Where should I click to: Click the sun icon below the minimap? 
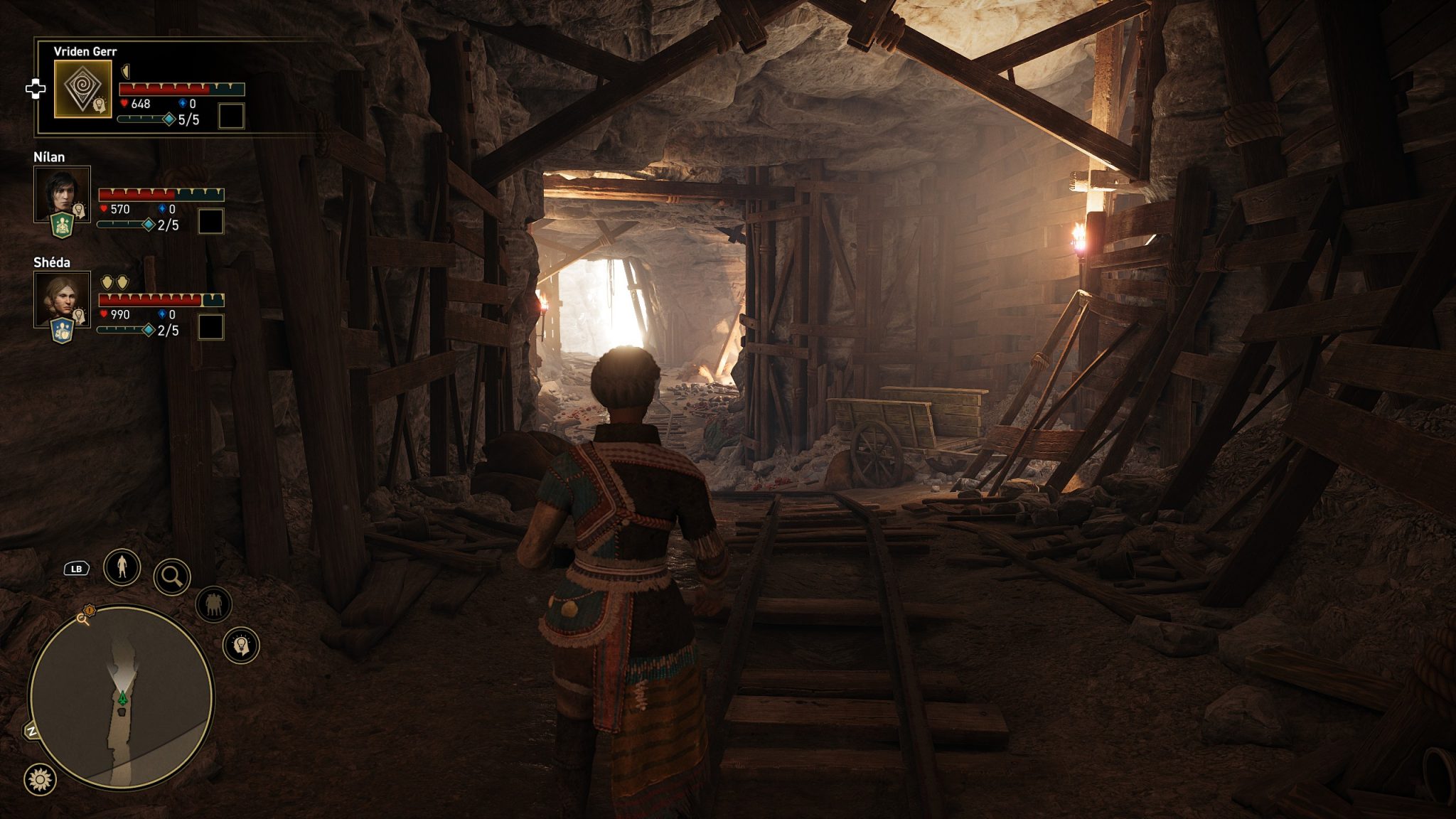(40, 779)
